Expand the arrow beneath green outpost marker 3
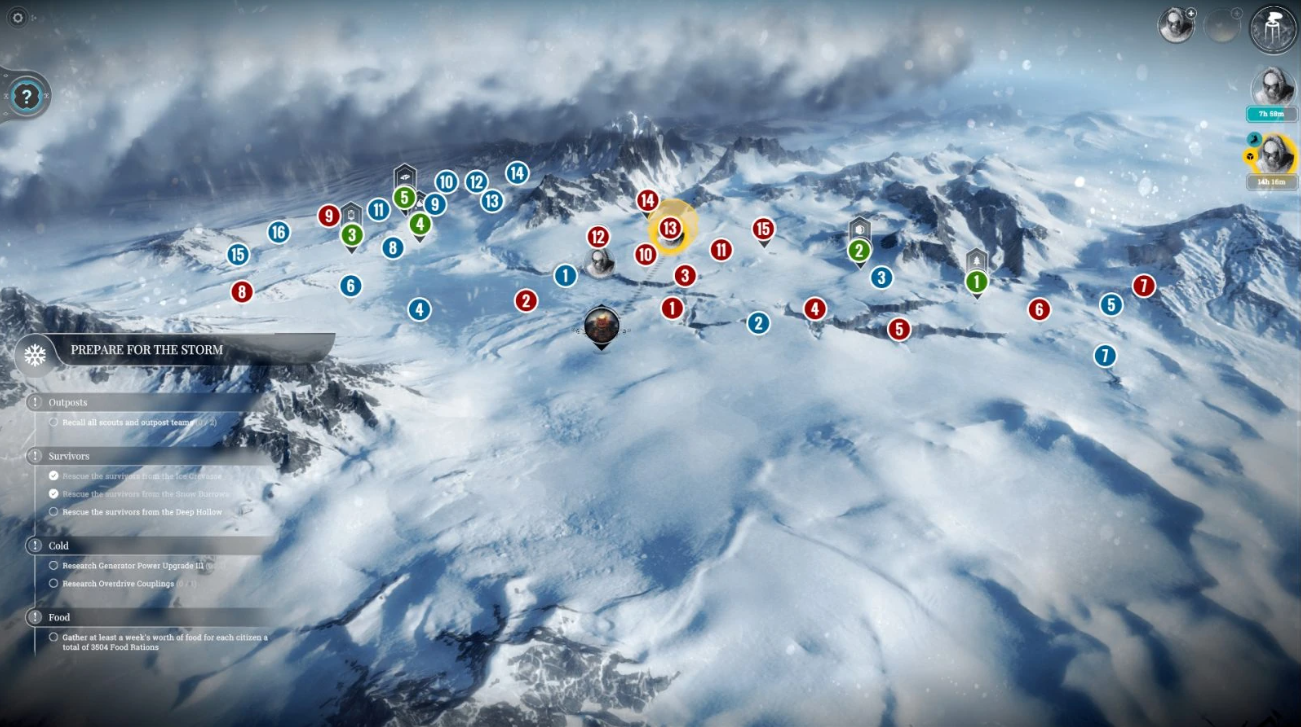Screen dimensions: 1301x727 tap(352, 252)
